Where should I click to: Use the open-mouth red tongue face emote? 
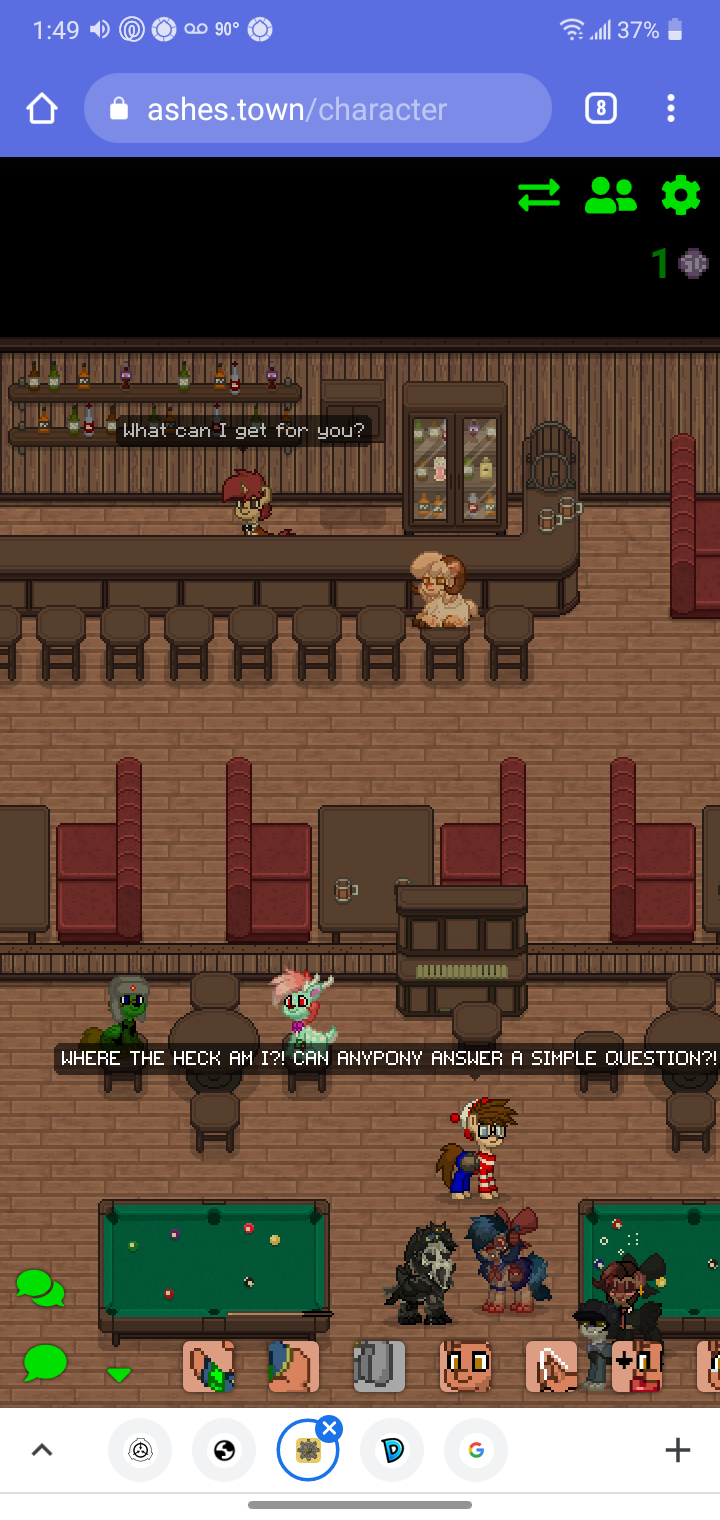tap(637, 1366)
